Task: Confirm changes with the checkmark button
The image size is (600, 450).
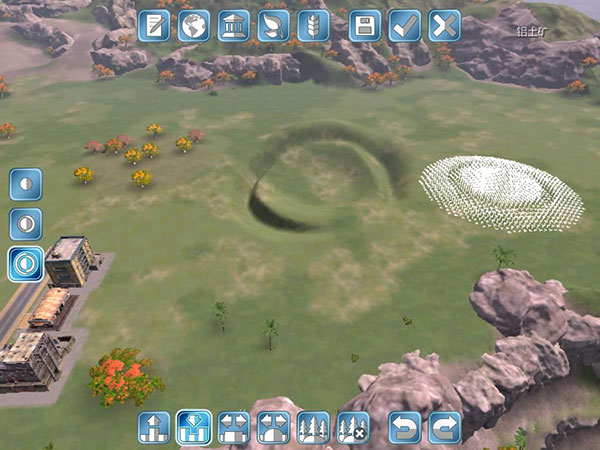Action: [404, 25]
